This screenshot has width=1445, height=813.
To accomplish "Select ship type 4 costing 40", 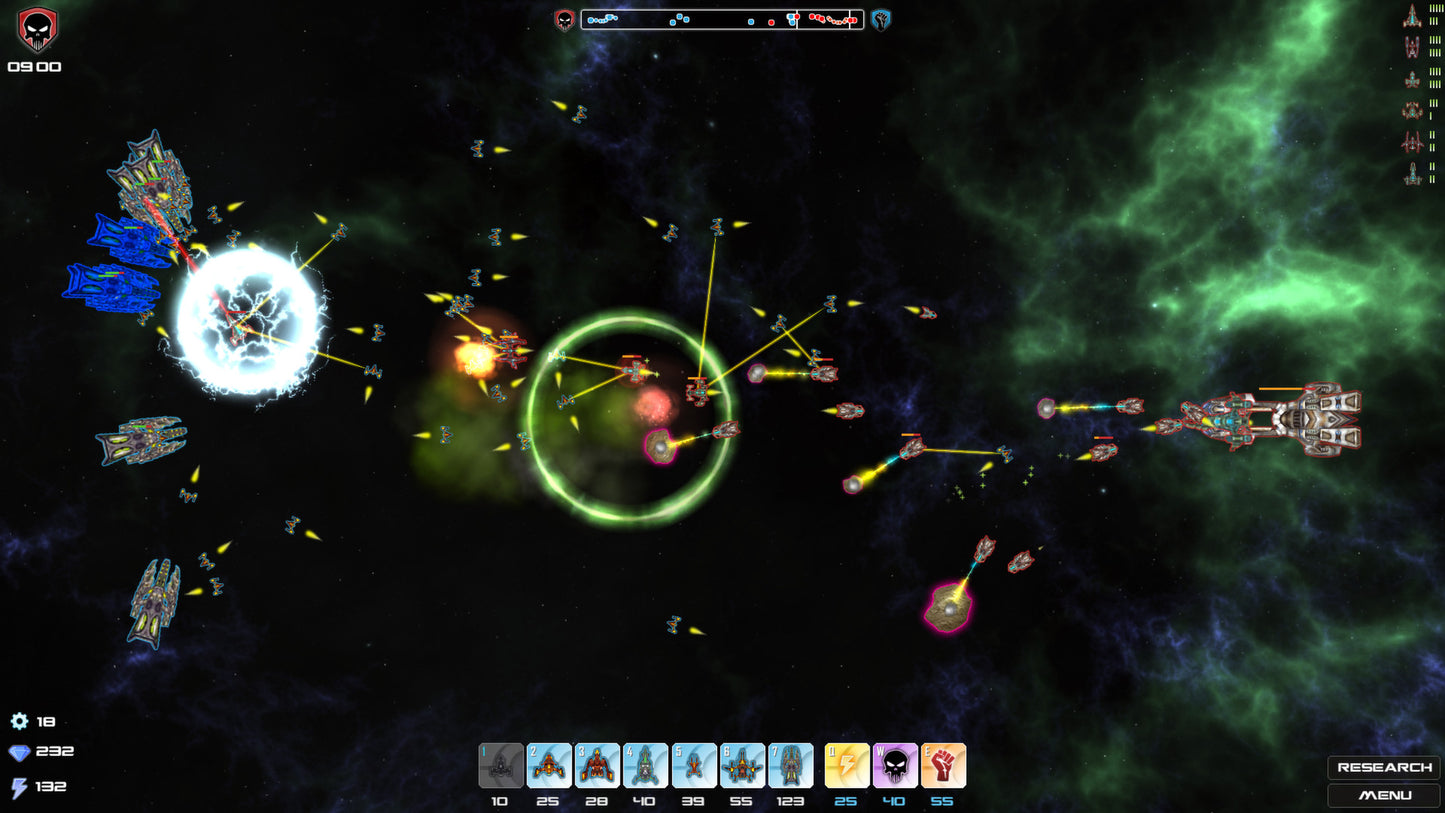I will (x=645, y=765).
